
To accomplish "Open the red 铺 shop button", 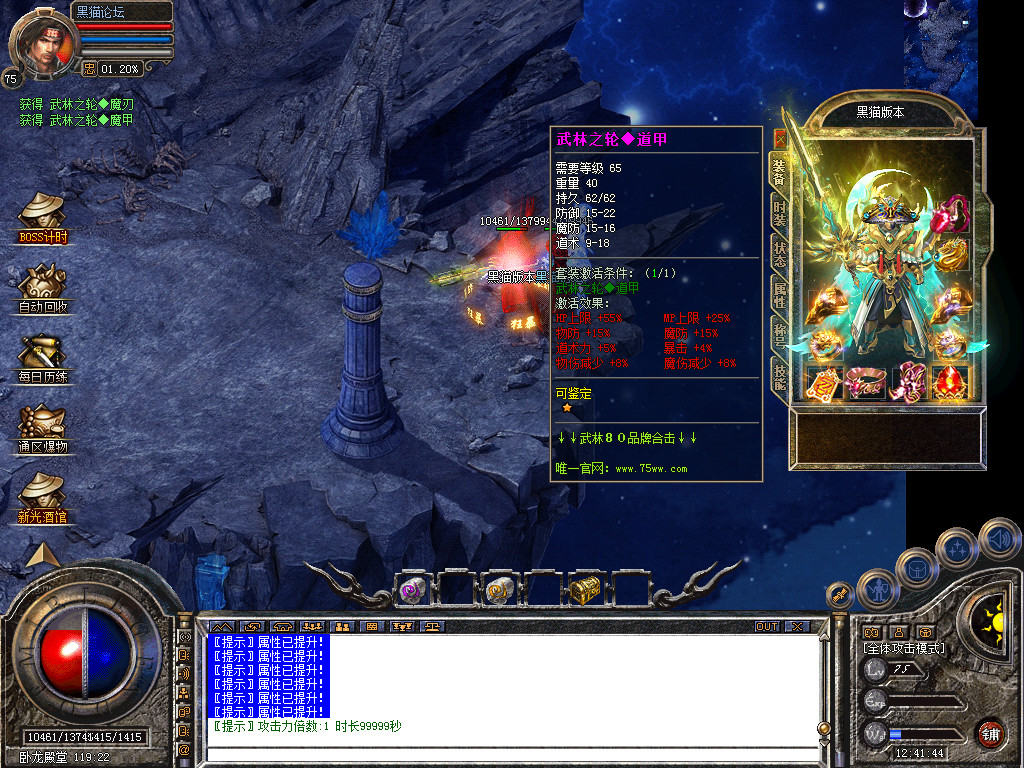I will click(990, 733).
